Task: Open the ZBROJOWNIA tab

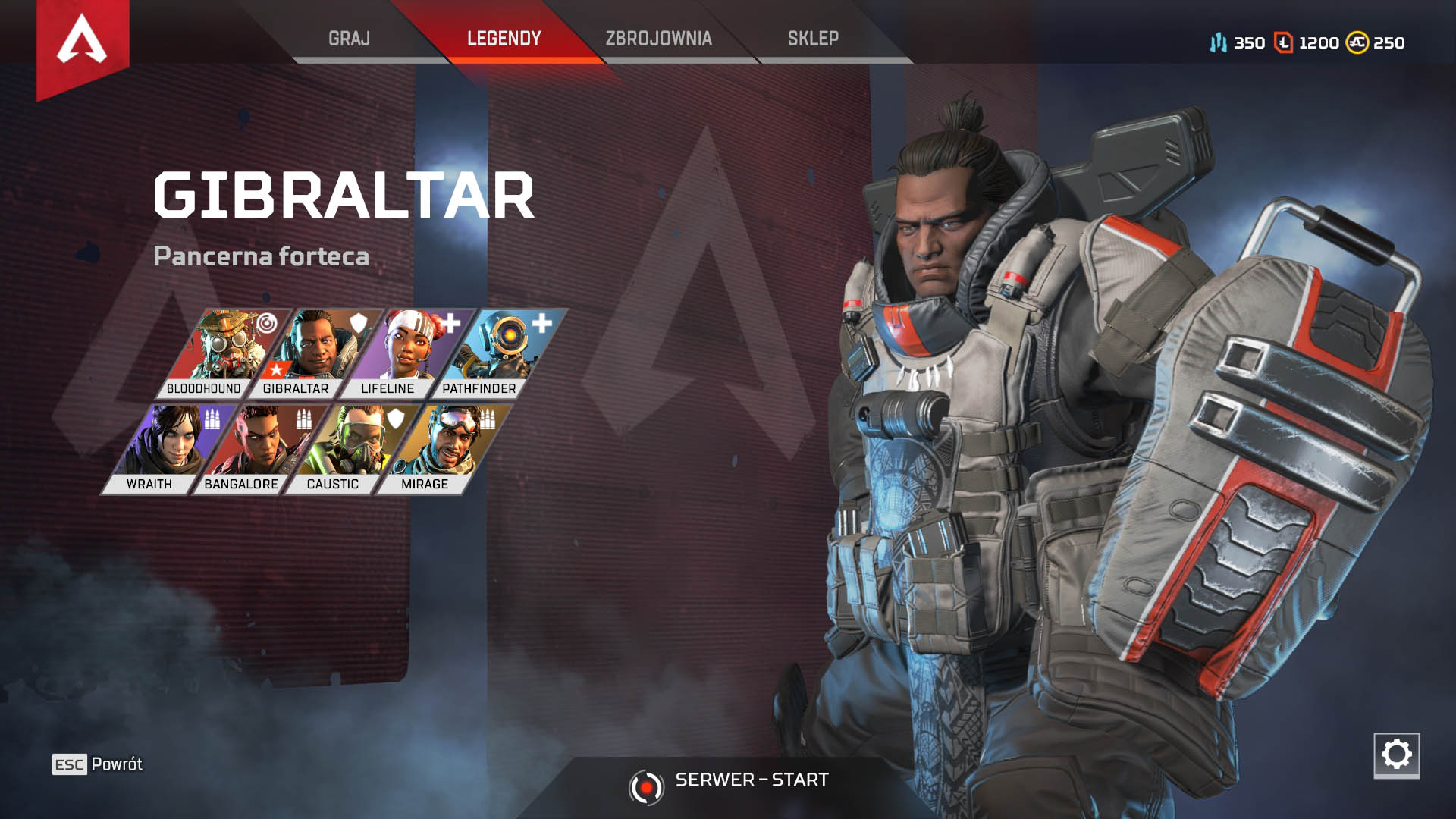Action: (658, 36)
